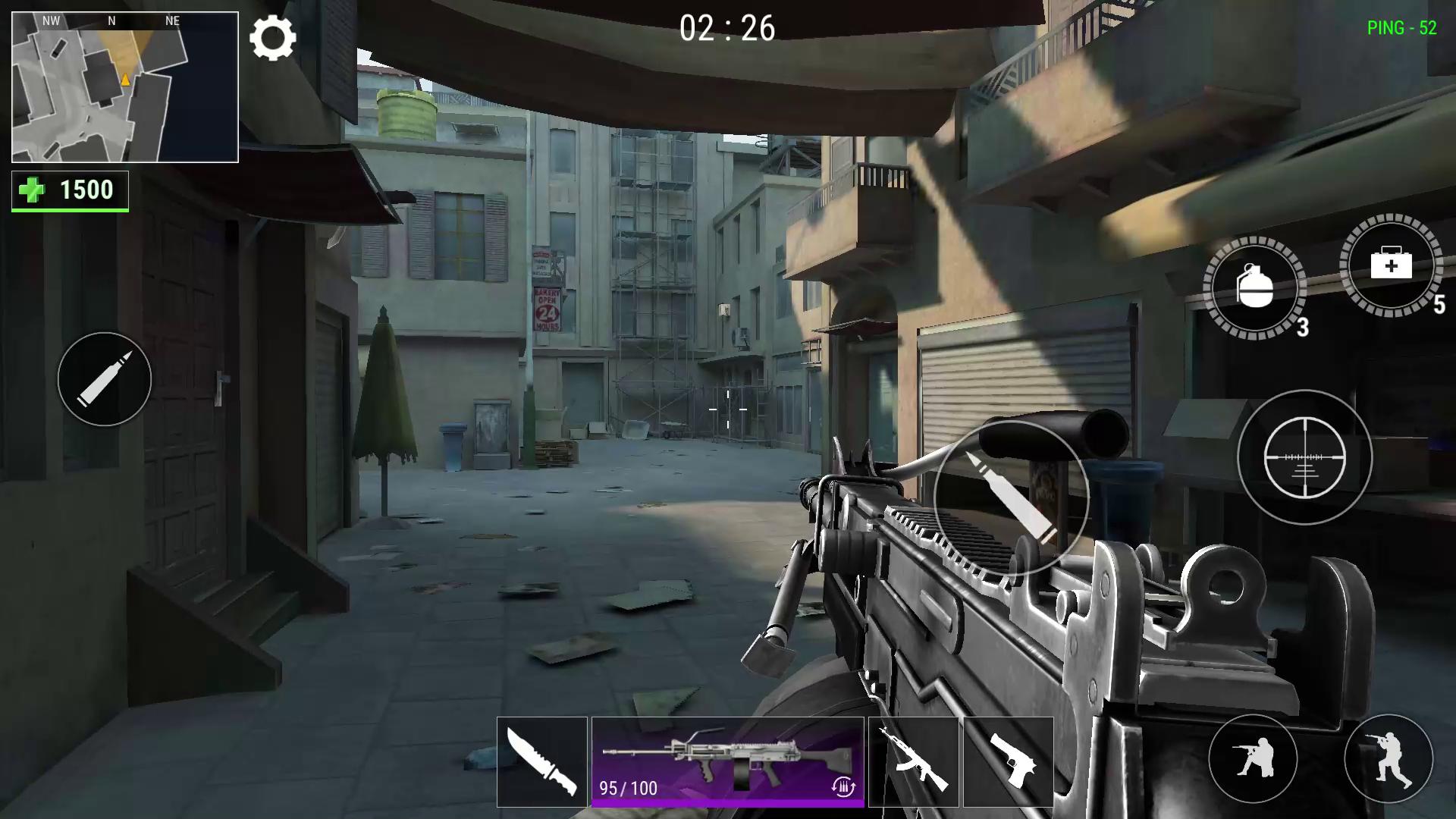Viewport: 1456px width, 819px height.
Task: Tap the standing shooter stance icon
Action: 1392,761
